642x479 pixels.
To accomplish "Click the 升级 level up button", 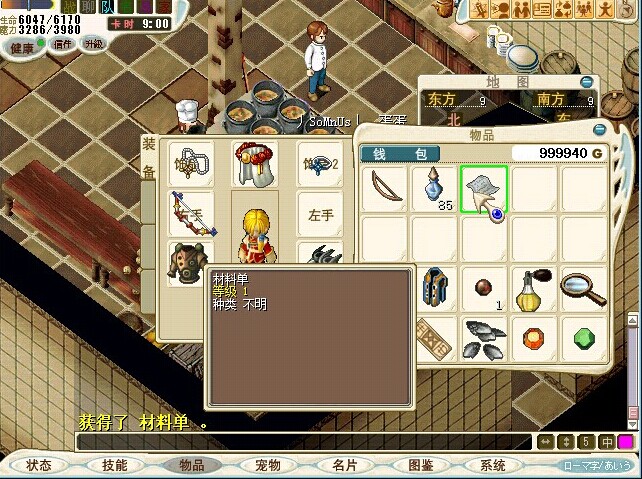I will point(93,44).
